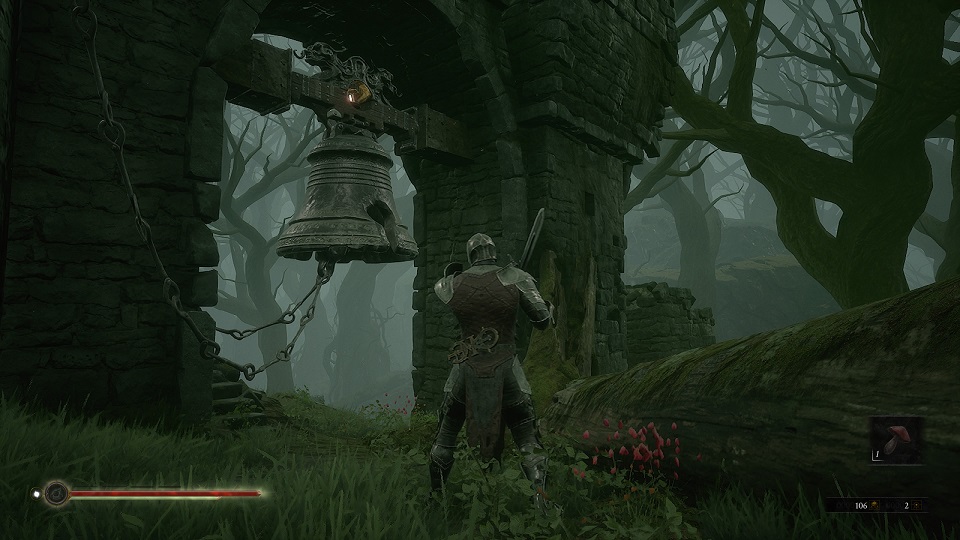960x540 pixels.
Task: Select the red mushroom quick item slot
Action: [895, 441]
